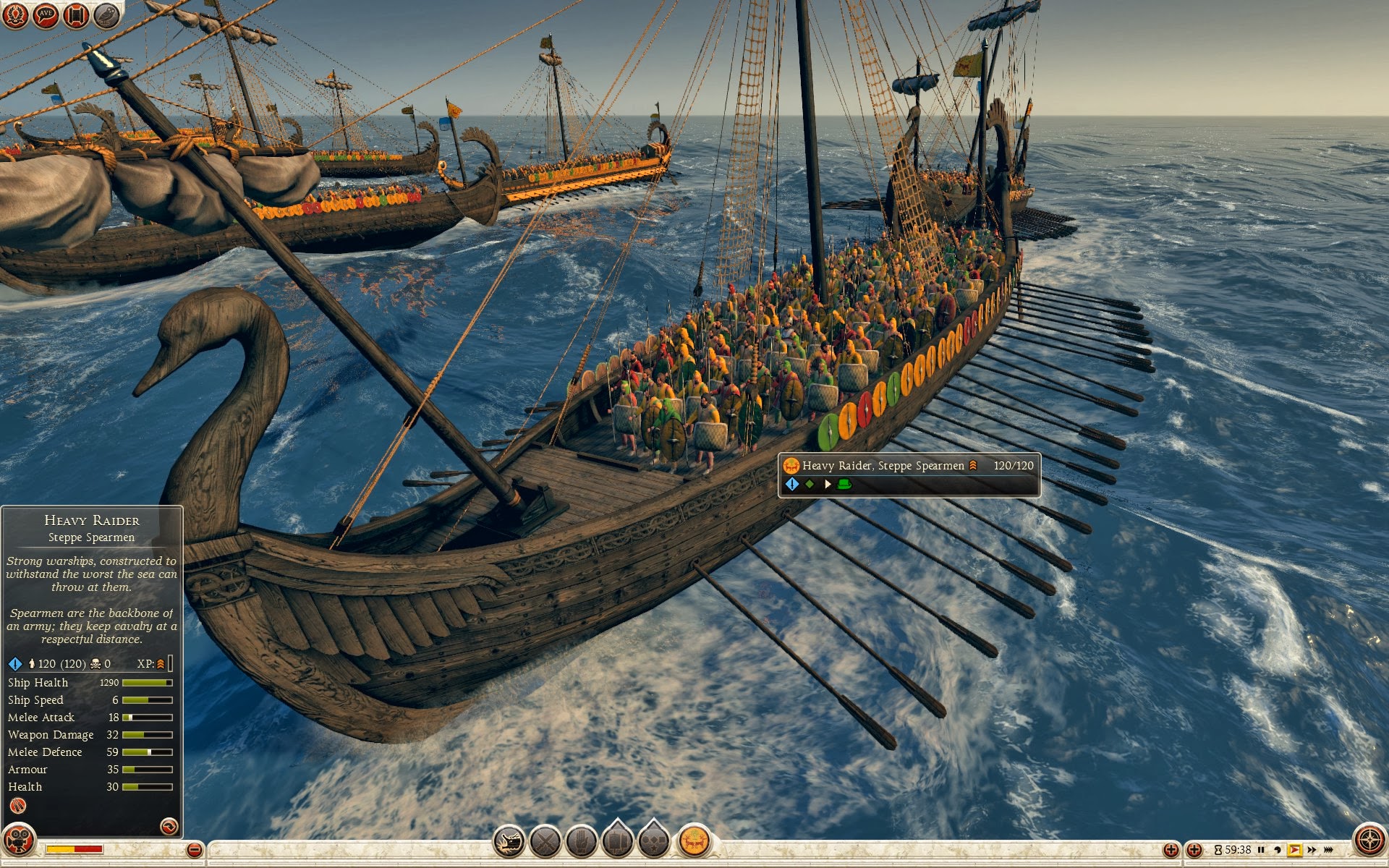Open the compass tactical map
1389x868 pixels.
click(x=1369, y=841)
